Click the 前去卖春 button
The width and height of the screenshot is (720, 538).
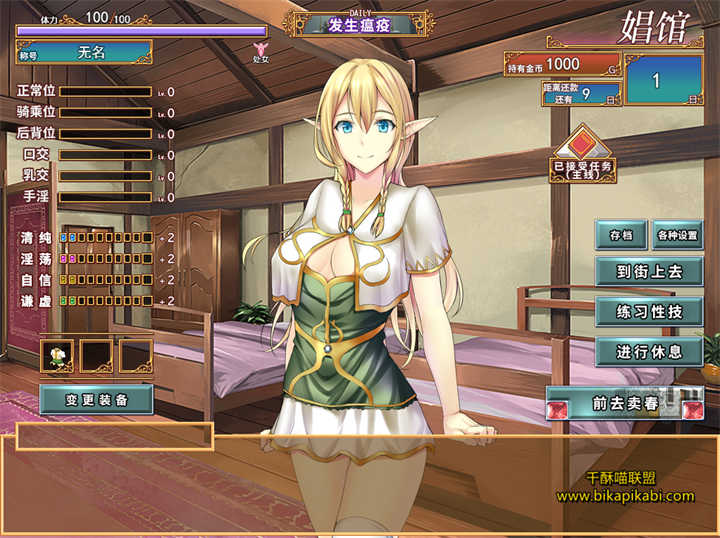(623, 403)
